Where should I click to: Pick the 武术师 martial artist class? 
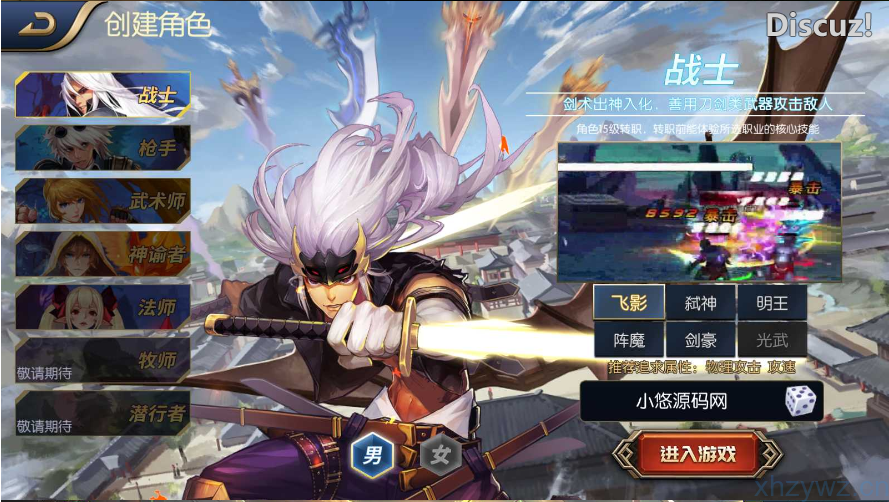[102, 201]
